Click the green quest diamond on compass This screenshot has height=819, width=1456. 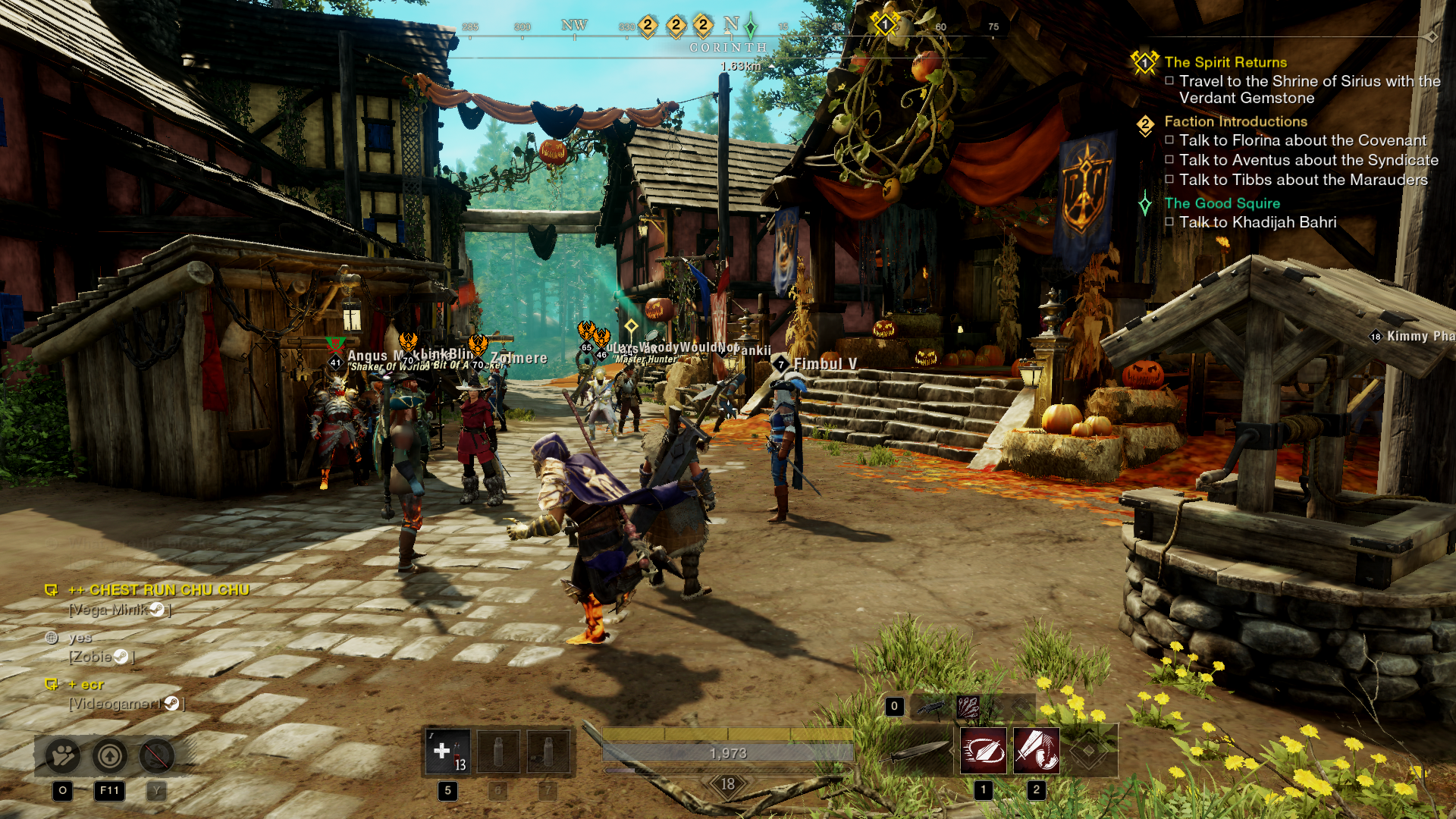[750, 27]
